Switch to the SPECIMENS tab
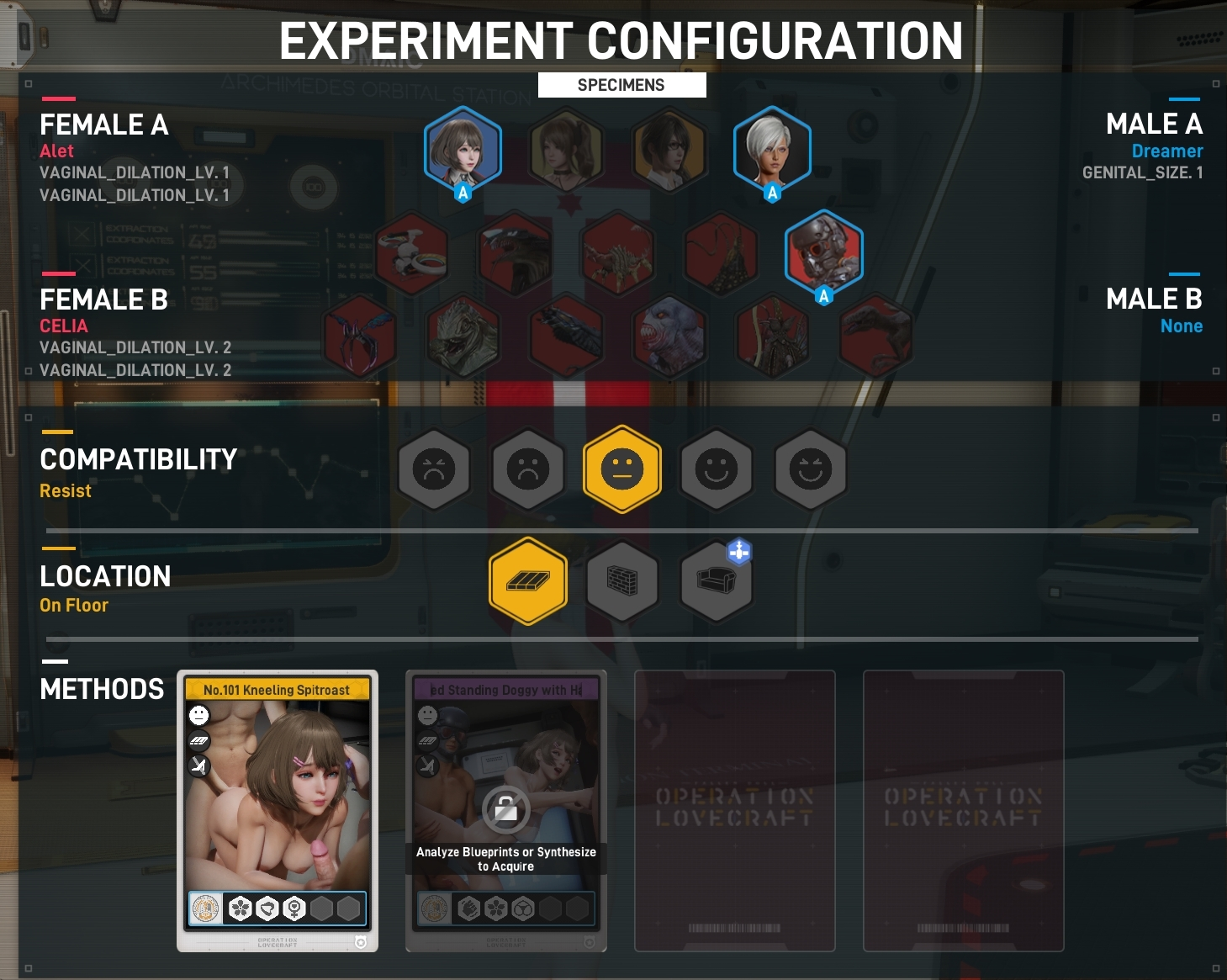 coord(621,84)
